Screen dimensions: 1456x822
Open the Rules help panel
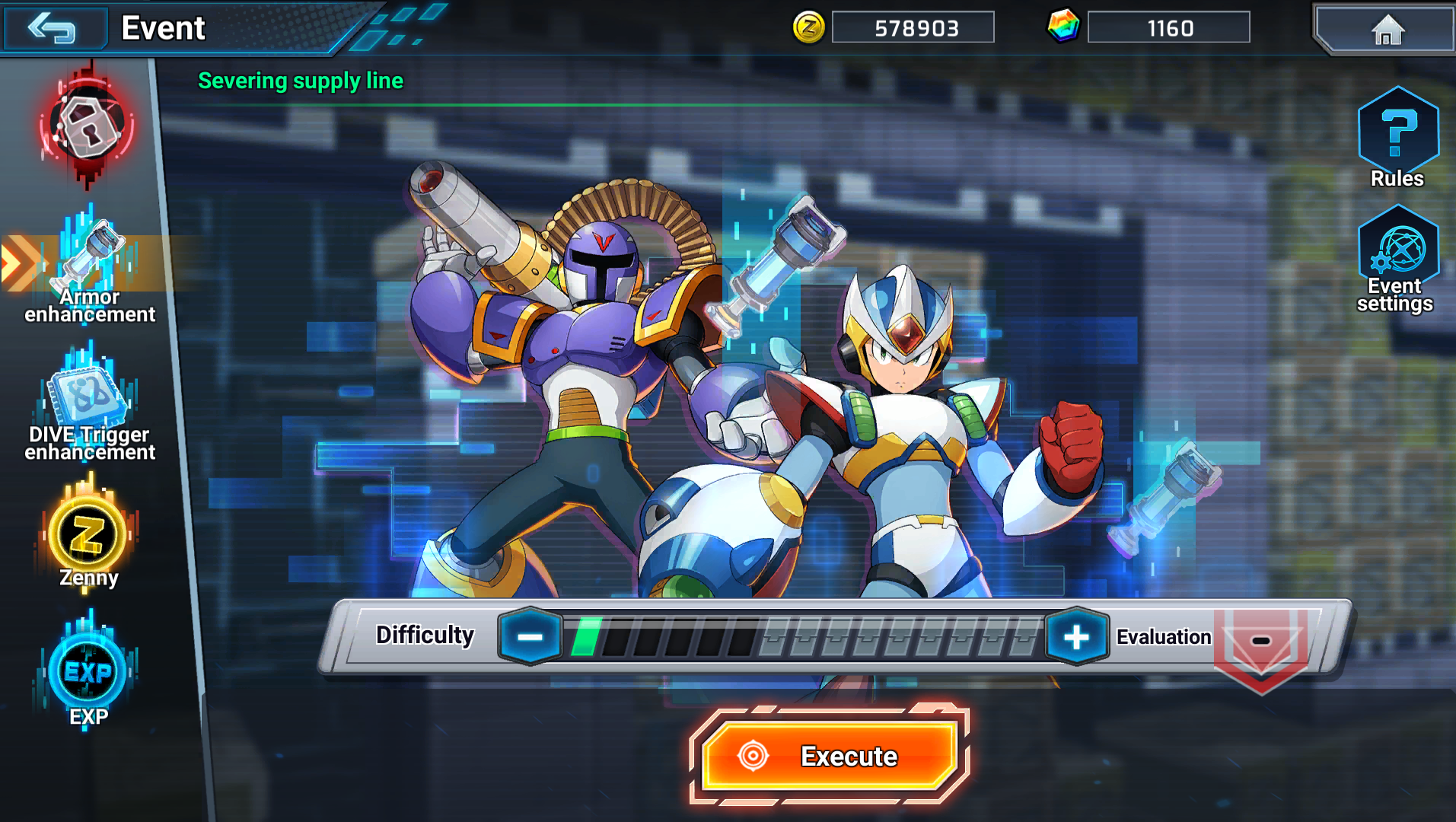[1397, 137]
